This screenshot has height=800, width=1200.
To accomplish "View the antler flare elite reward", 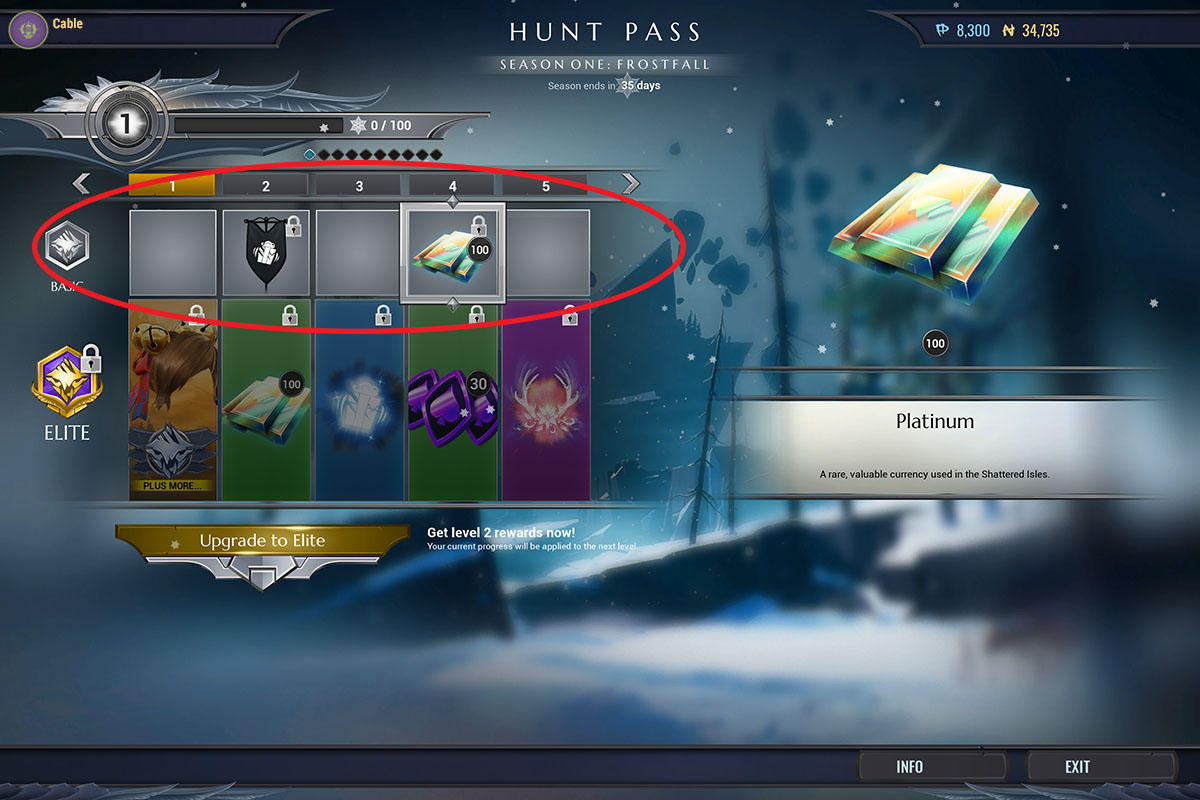I will [546, 400].
